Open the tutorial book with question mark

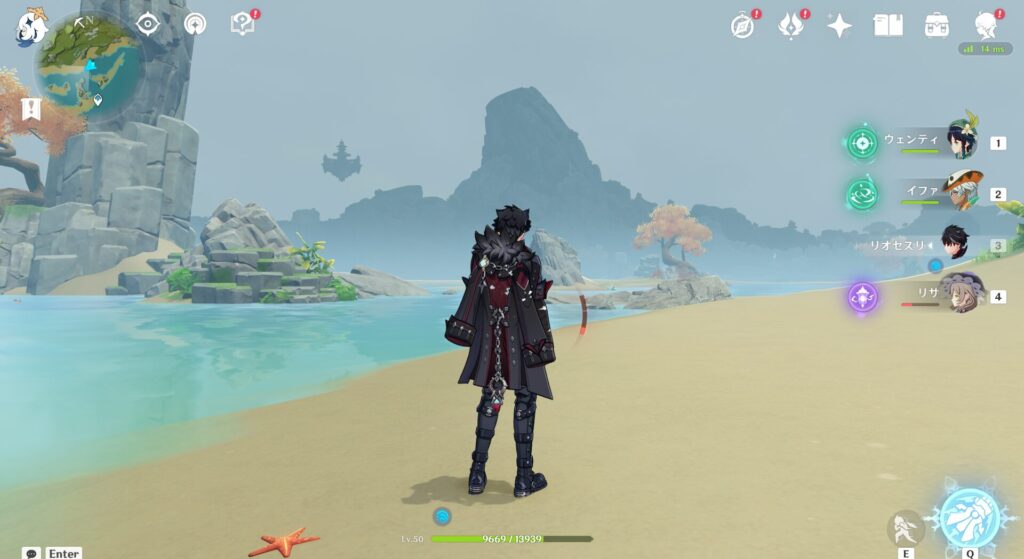242,24
